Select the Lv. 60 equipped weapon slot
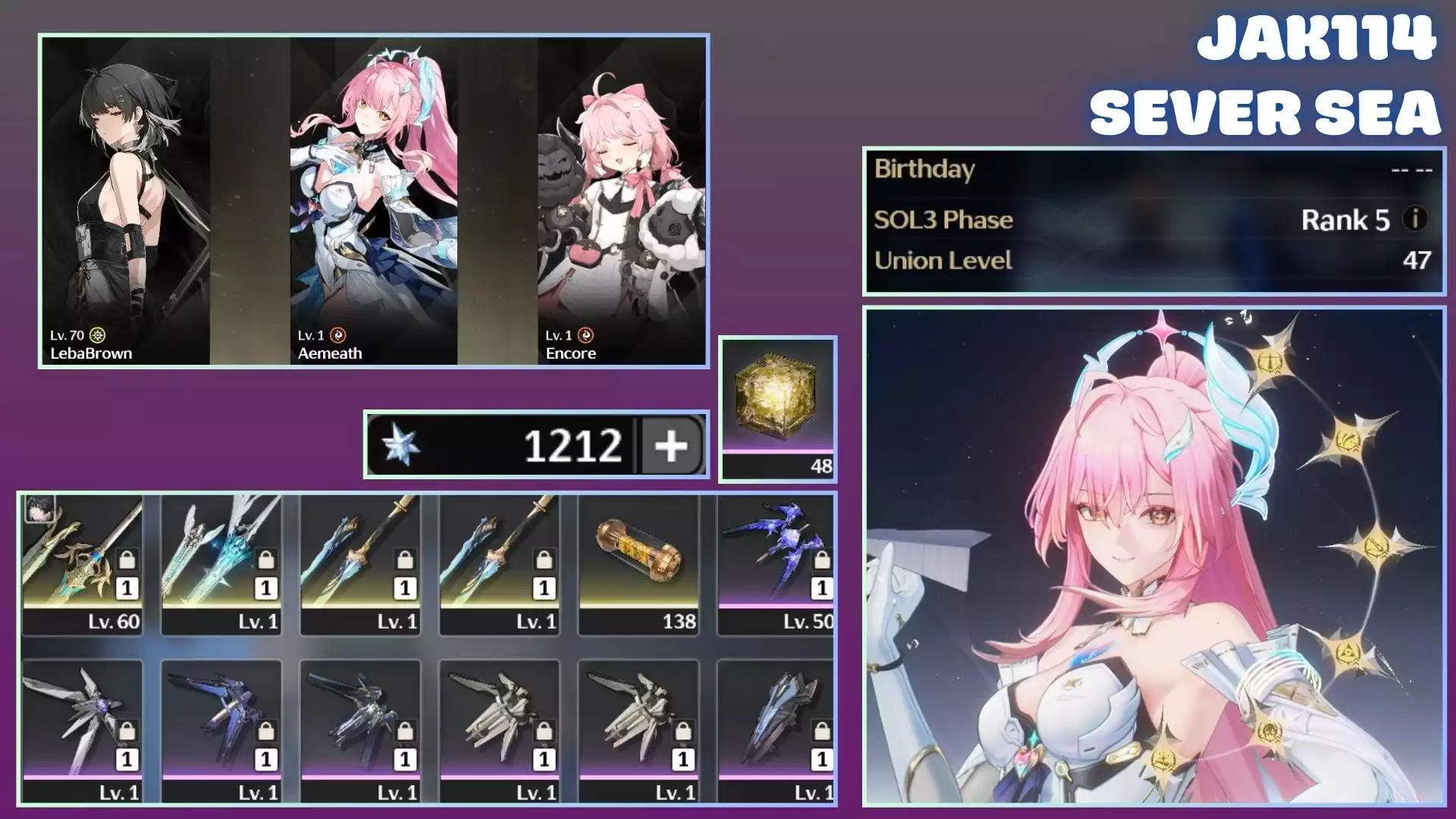The height and width of the screenshot is (819, 1456). [83, 564]
